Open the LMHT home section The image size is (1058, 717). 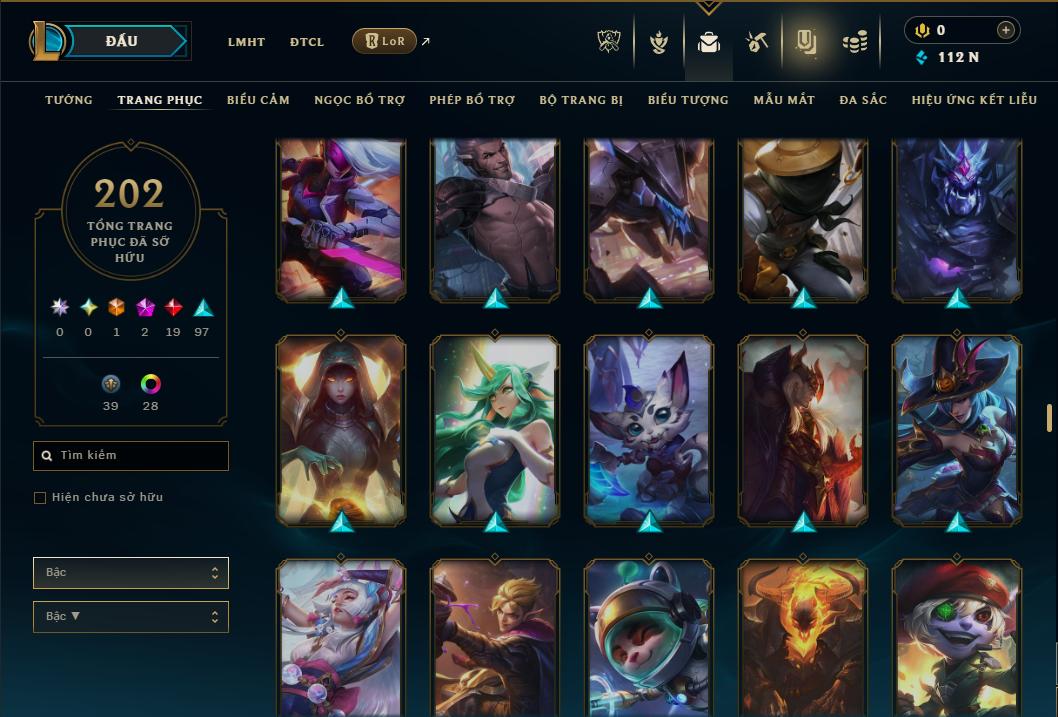click(246, 42)
